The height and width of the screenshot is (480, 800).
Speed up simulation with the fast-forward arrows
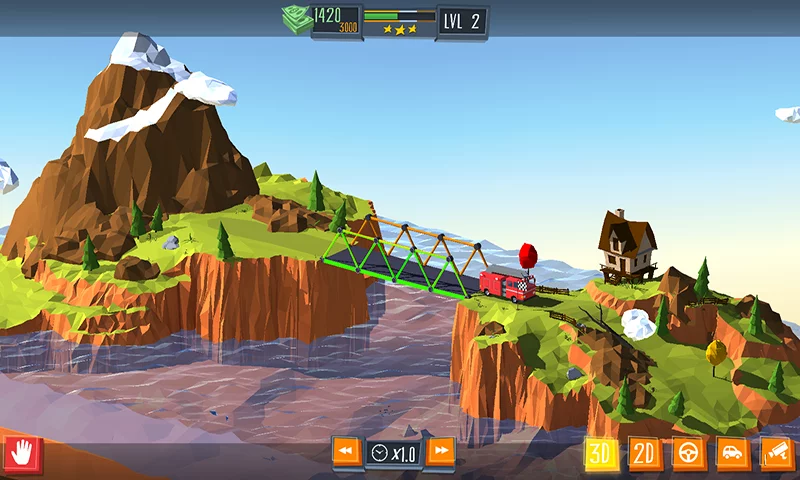[x=440, y=452]
